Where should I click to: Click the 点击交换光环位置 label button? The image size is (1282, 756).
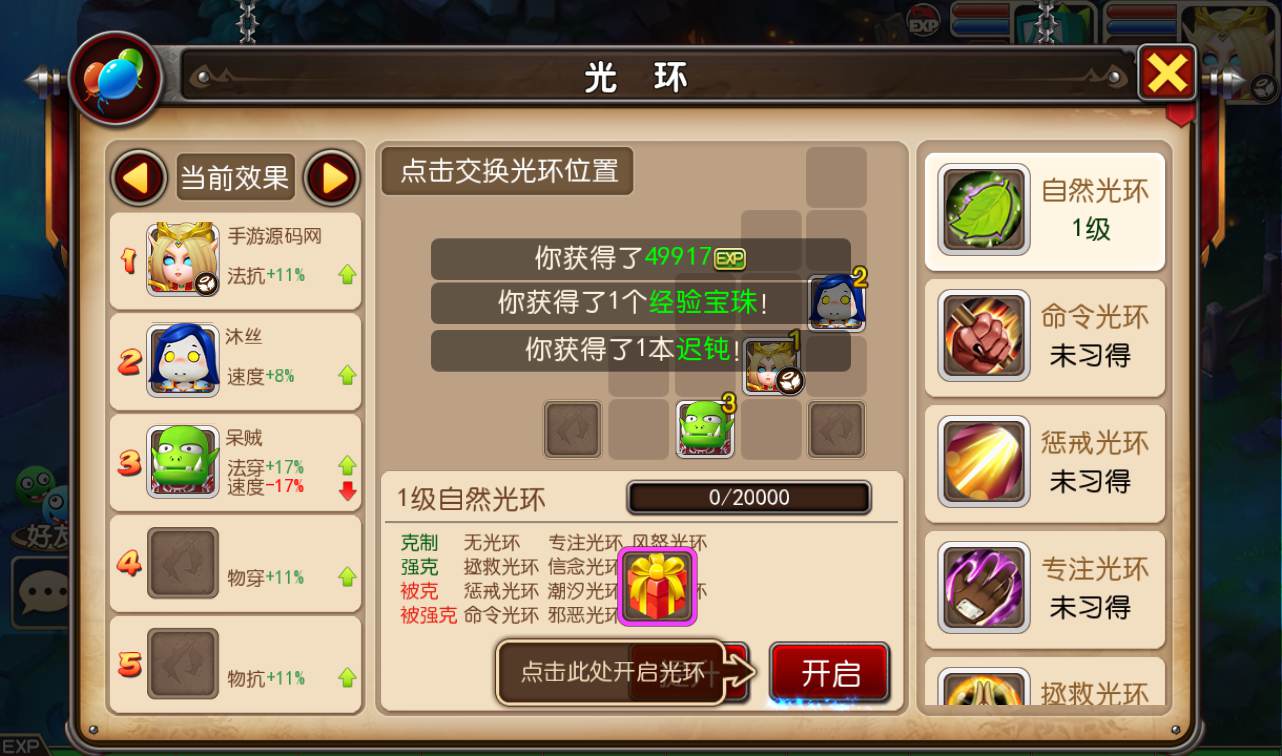point(506,170)
